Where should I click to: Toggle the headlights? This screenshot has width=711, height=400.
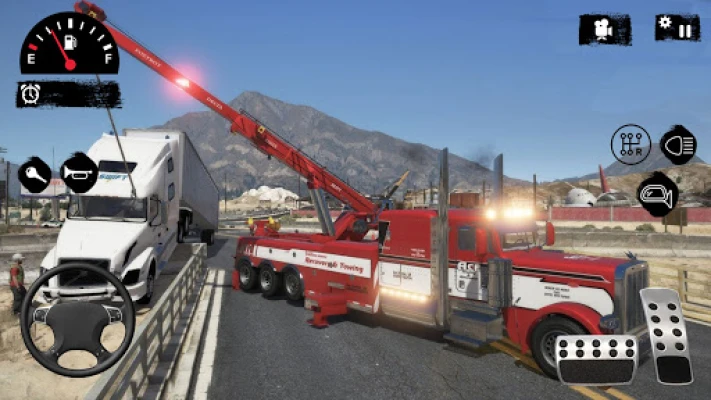[678, 145]
